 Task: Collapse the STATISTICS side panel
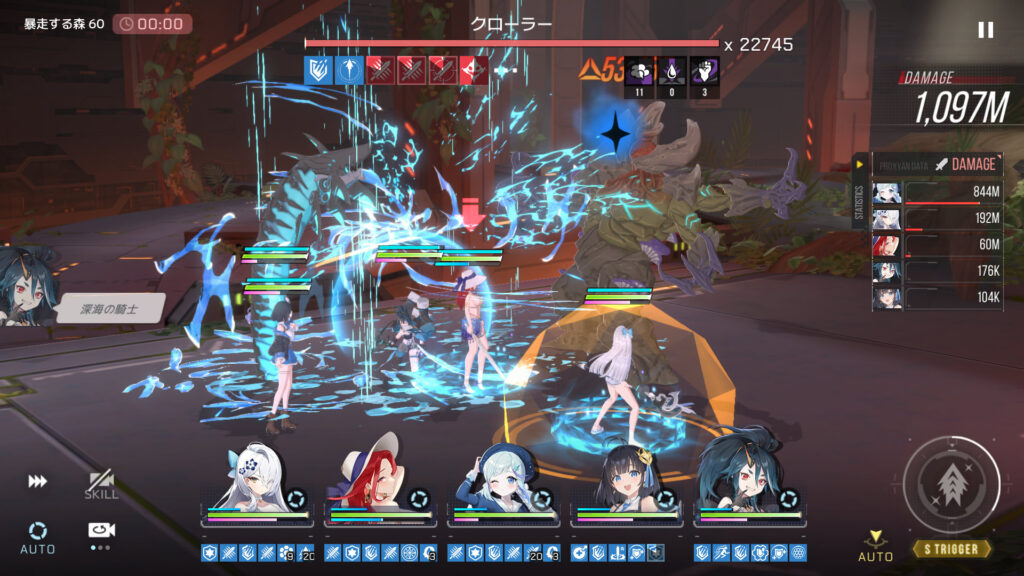pos(860,164)
